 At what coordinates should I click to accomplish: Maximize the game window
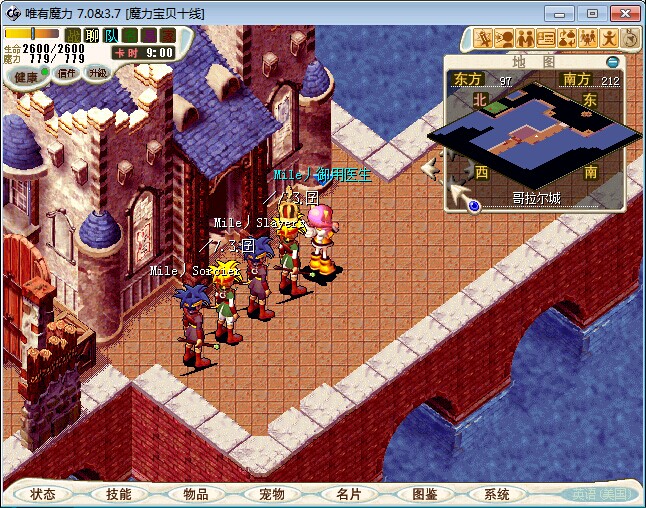click(592, 13)
